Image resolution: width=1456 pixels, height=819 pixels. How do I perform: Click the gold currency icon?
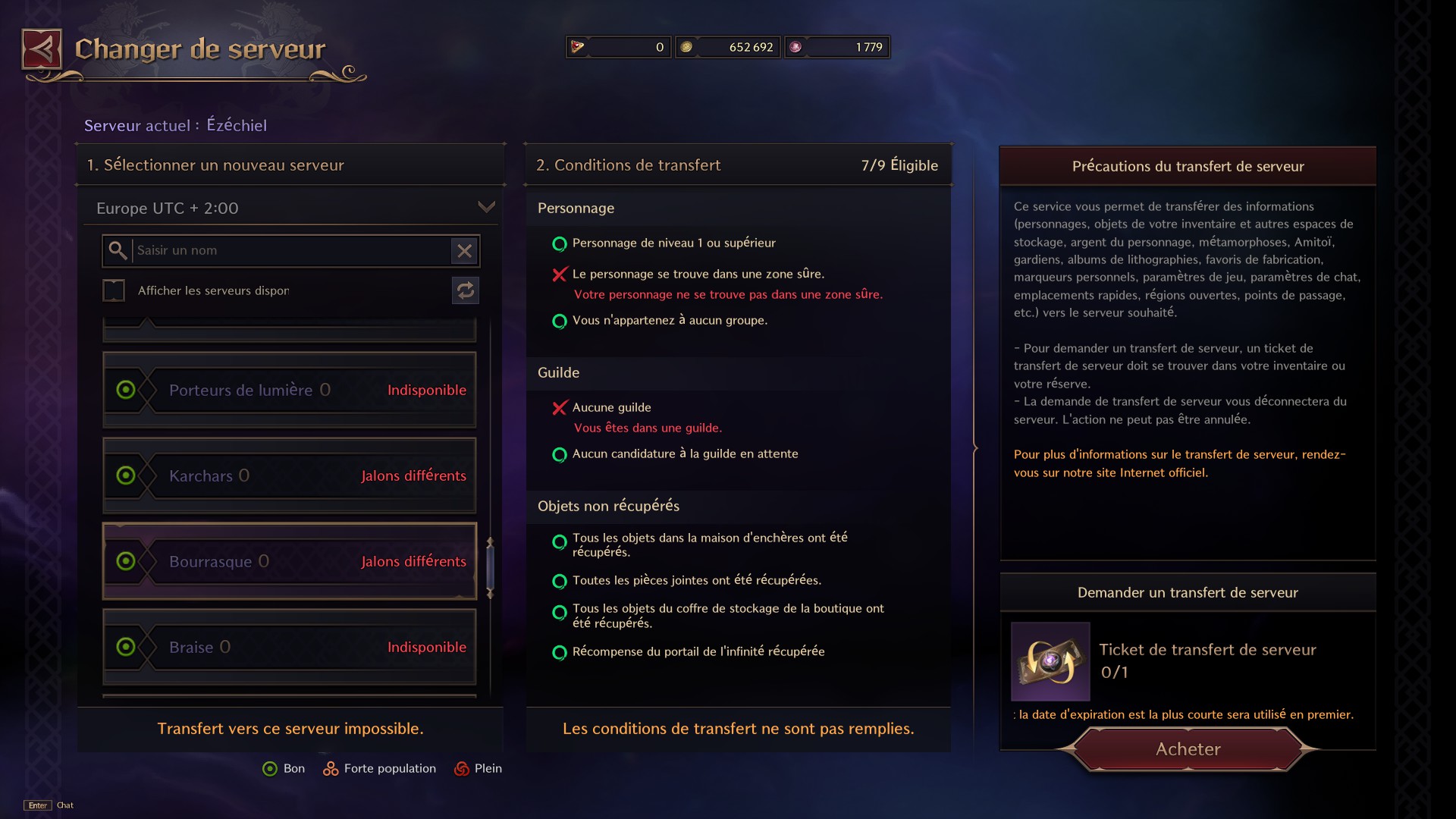click(x=686, y=46)
